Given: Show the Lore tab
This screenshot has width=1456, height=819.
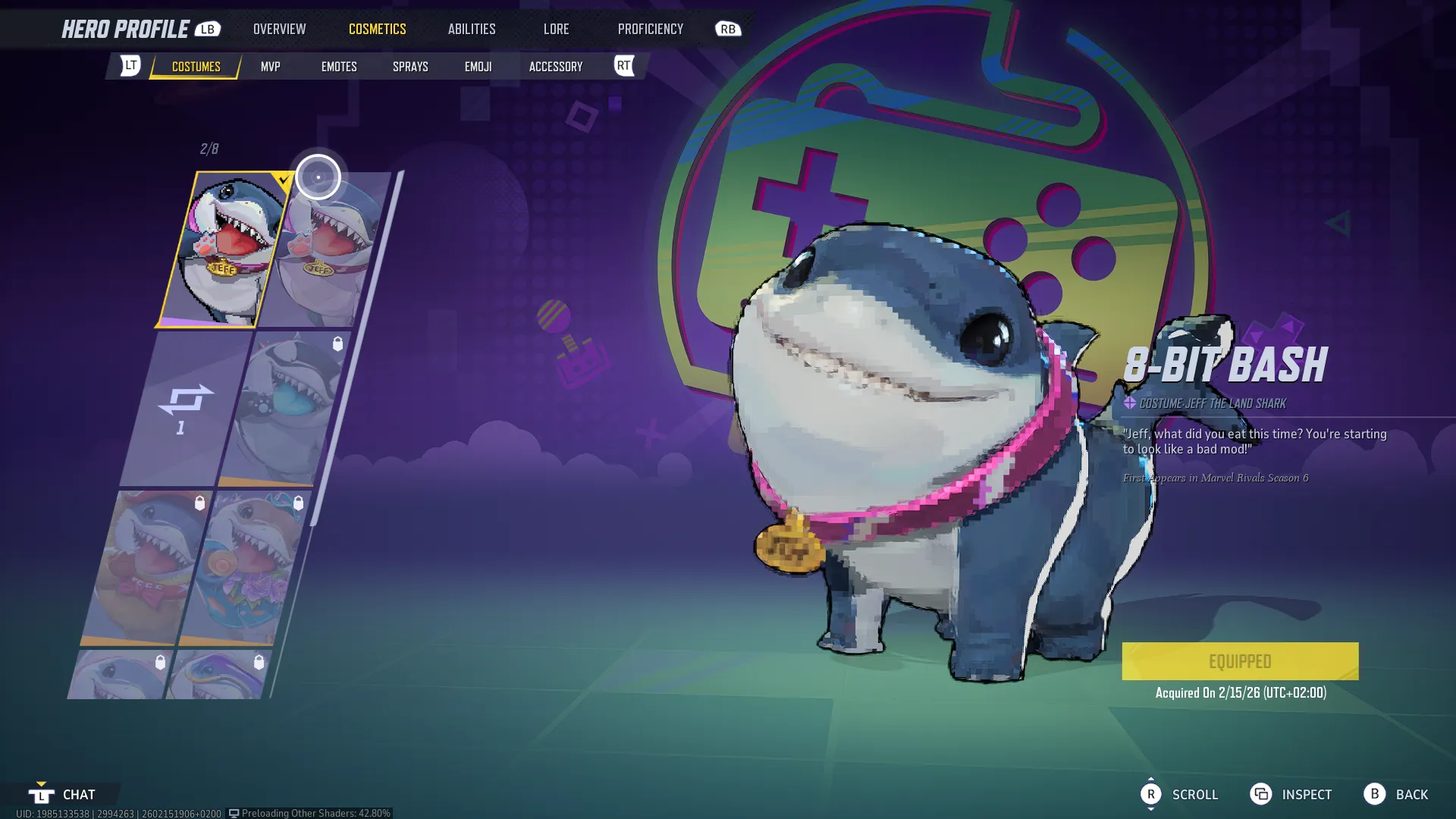Looking at the screenshot, I should coord(556,29).
